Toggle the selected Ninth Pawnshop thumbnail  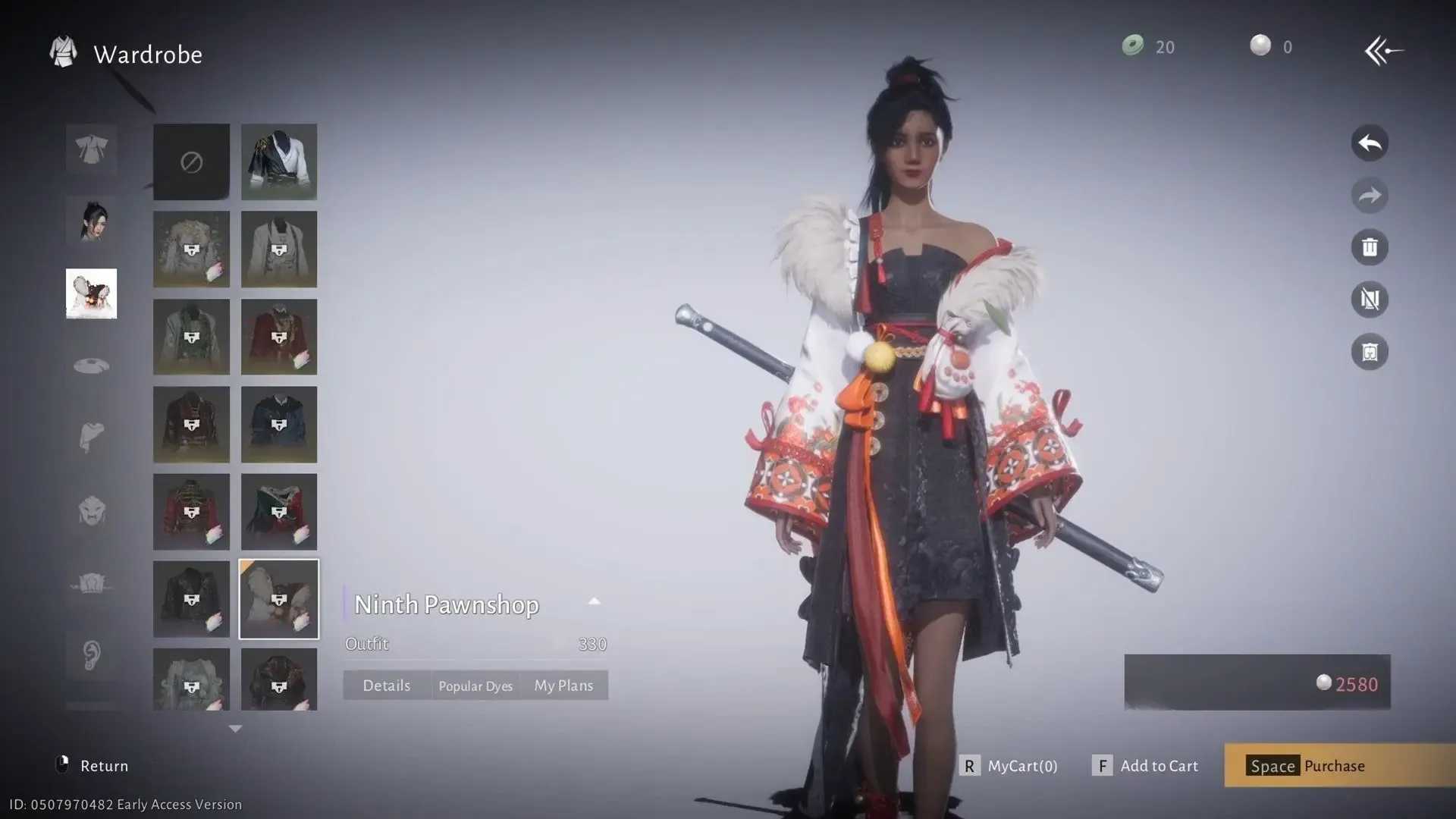[278, 598]
